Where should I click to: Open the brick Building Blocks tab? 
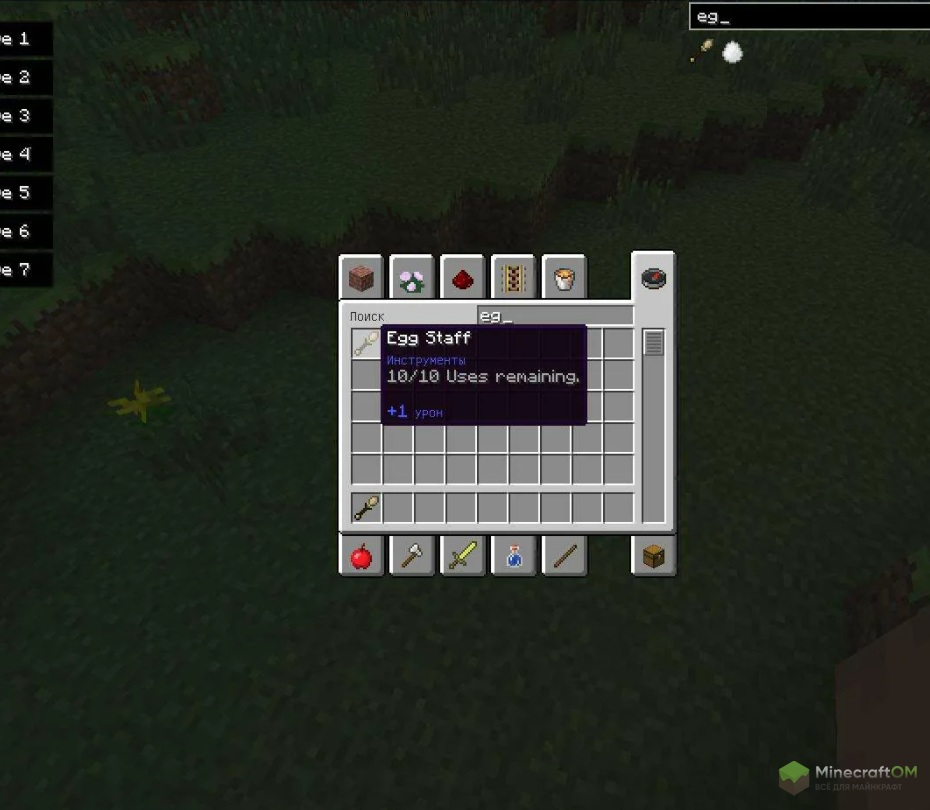pos(361,279)
